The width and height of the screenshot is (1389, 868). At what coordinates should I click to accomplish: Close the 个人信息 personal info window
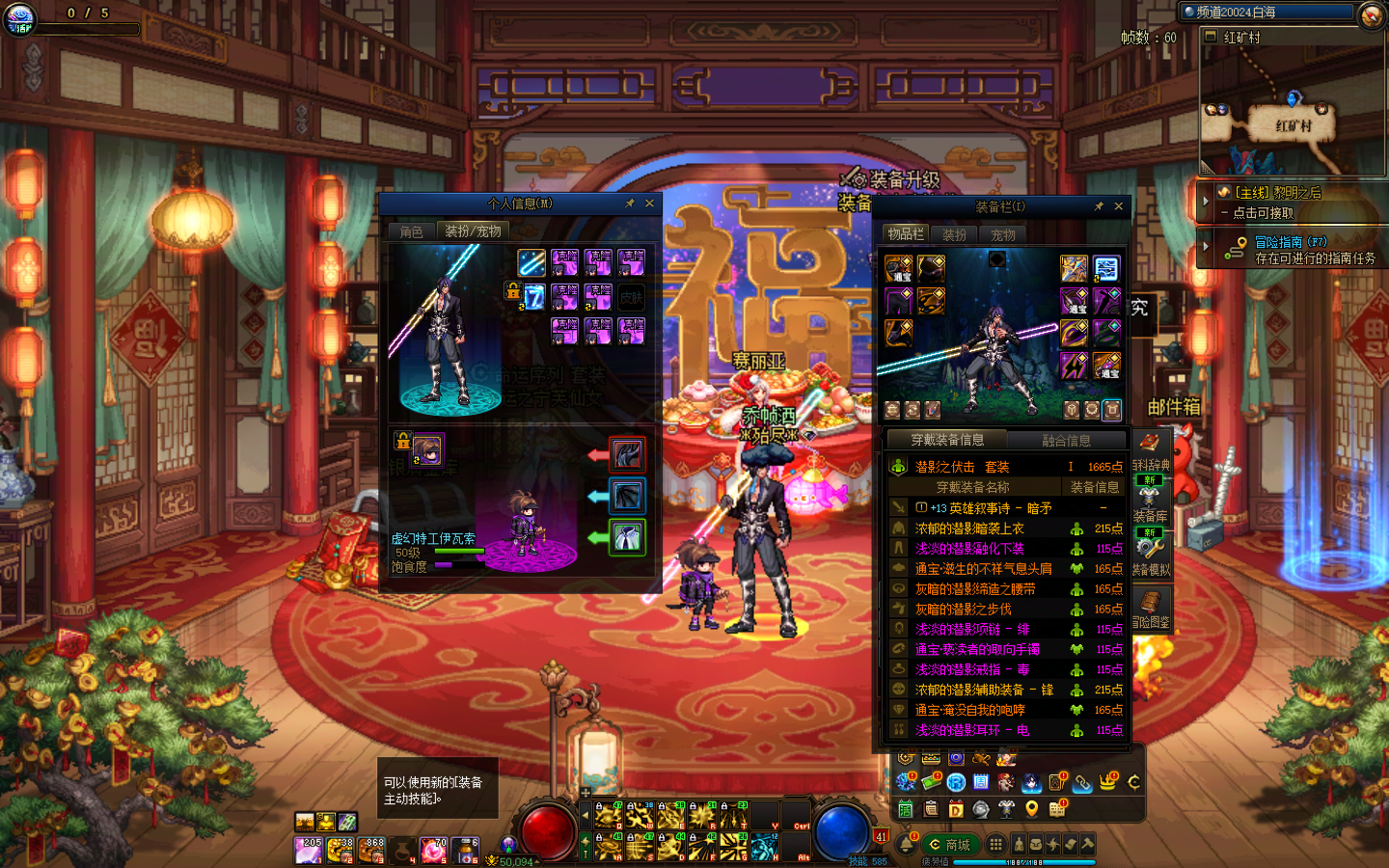649,203
